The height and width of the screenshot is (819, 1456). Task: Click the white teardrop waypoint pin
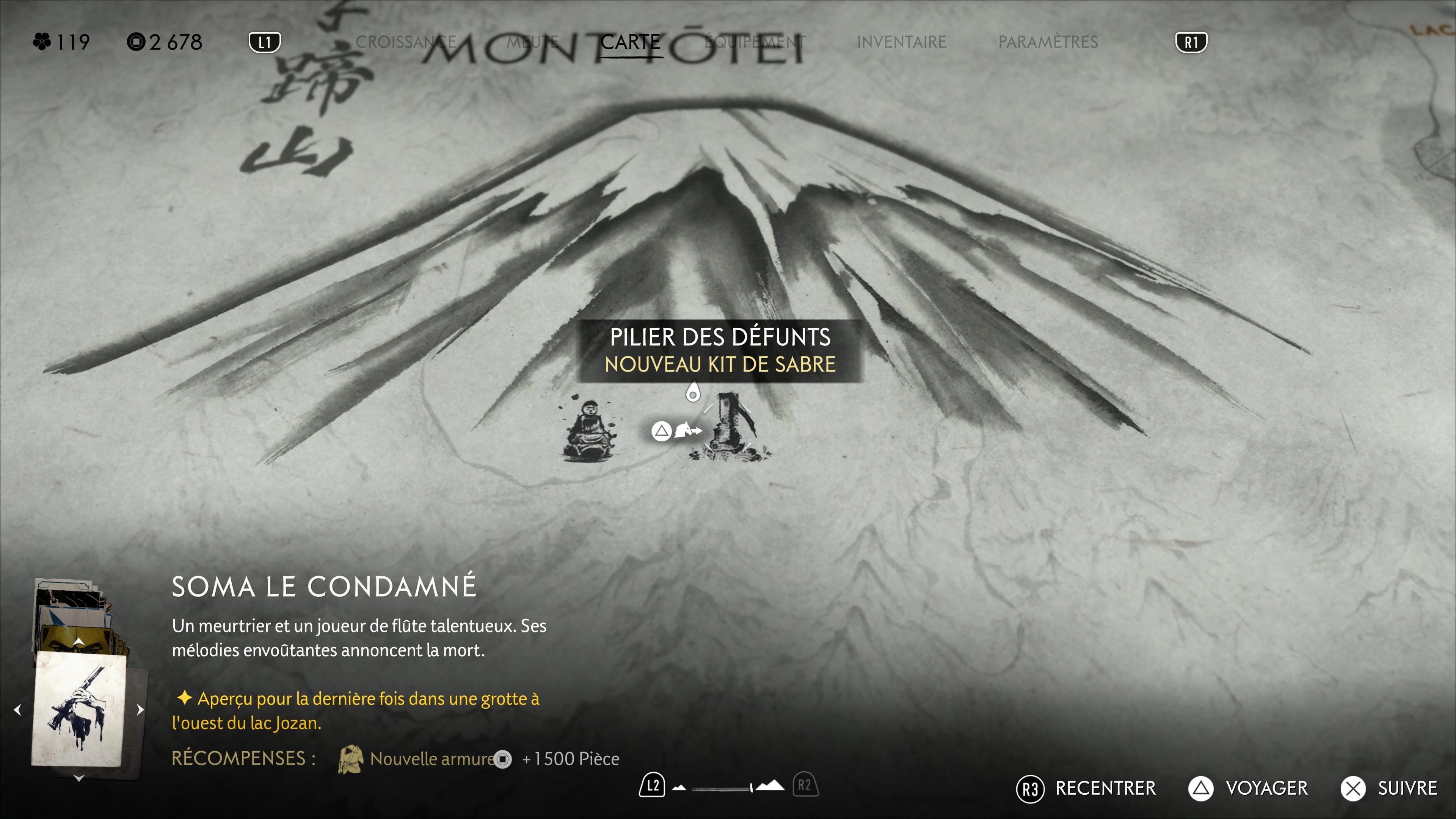pyautogui.click(x=692, y=392)
